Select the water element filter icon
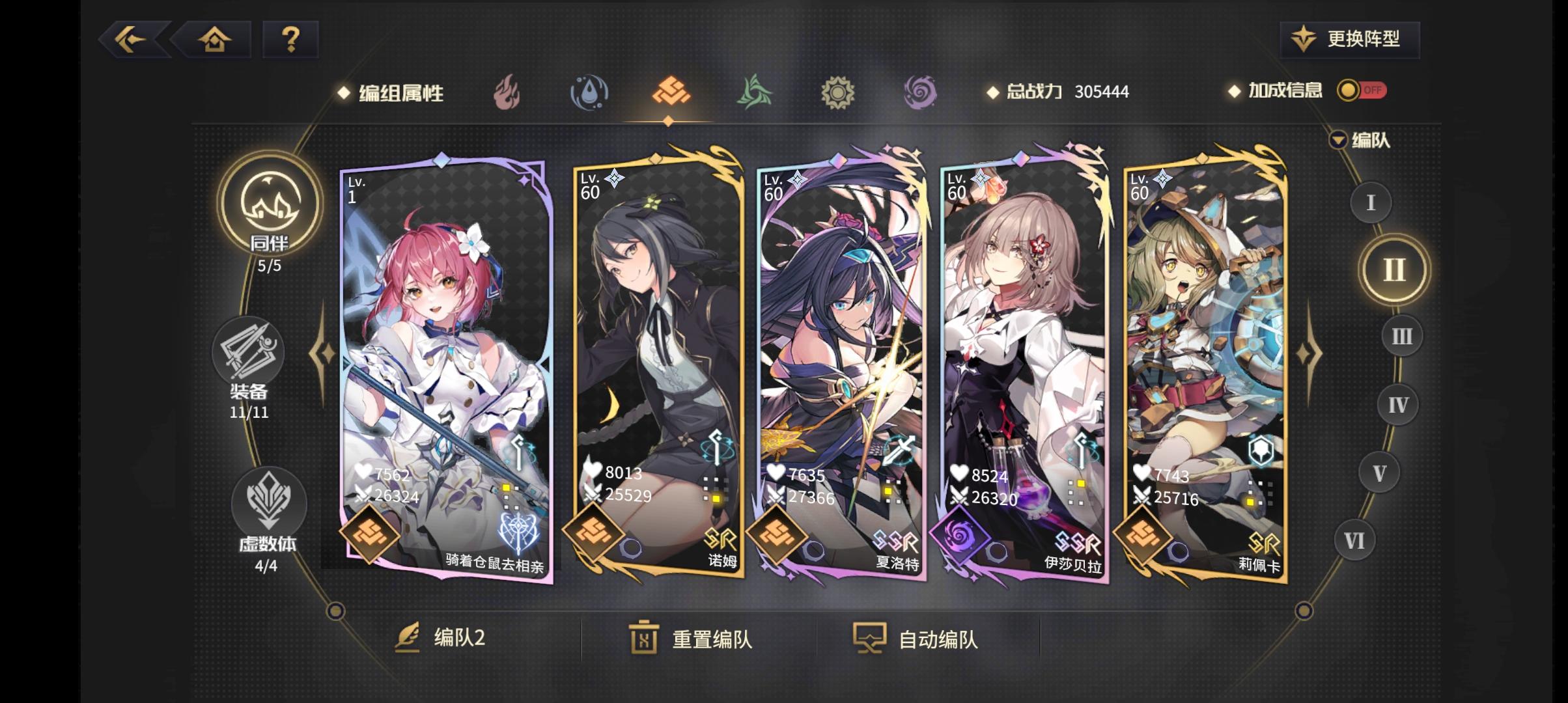1568x703 pixels. click(589, 92)
